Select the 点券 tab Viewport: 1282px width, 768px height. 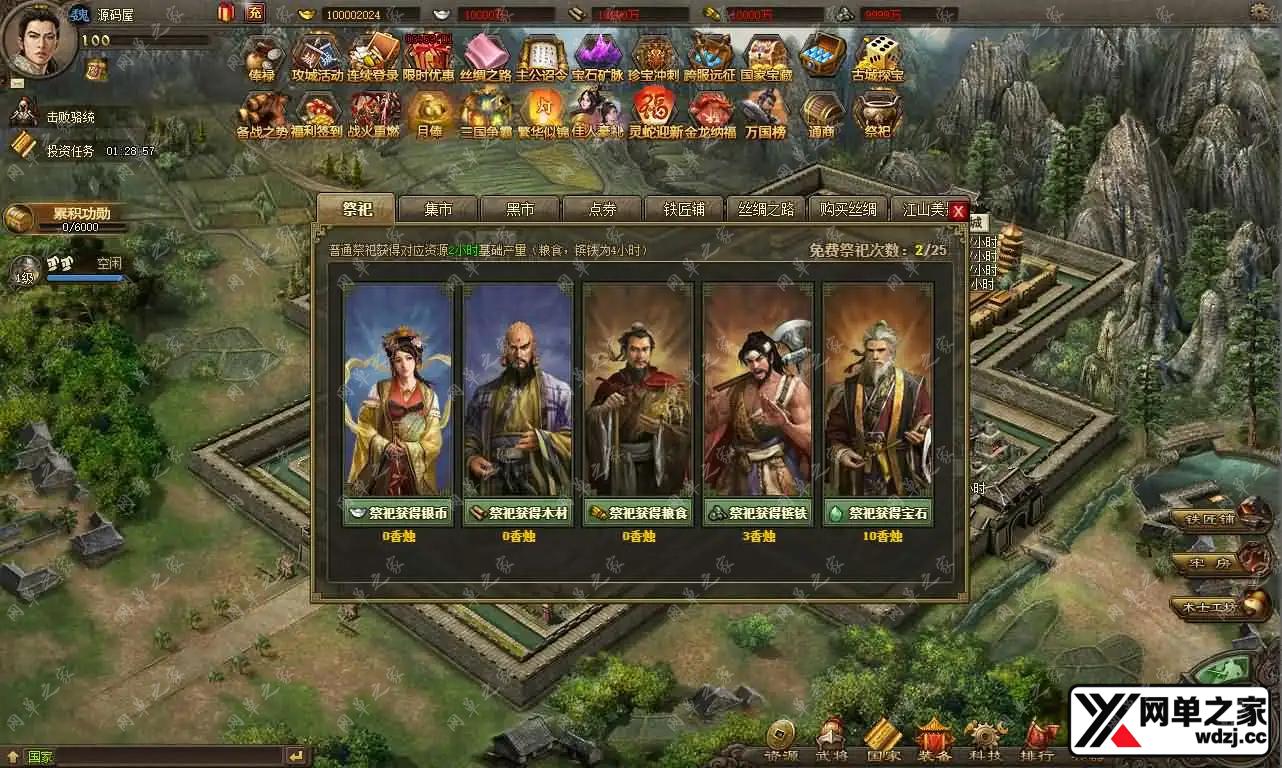(x=602, y=209)
